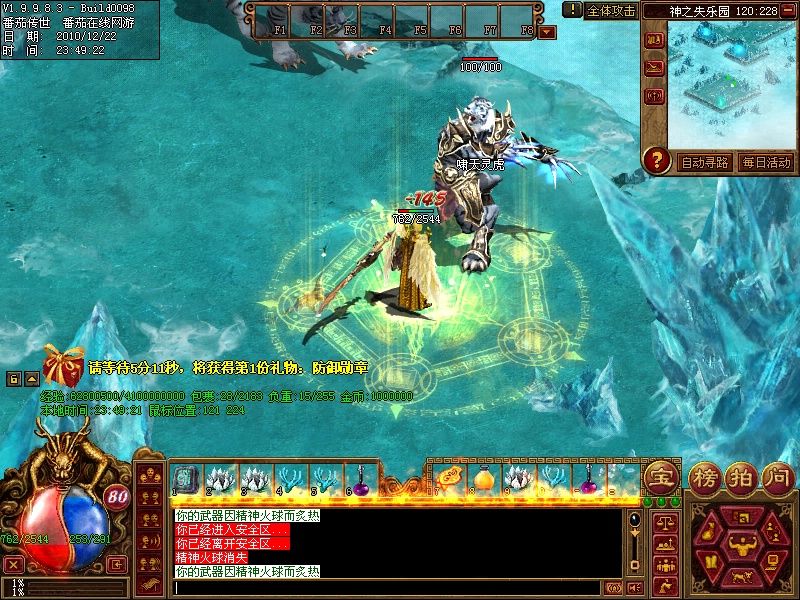Click the yellow exclamation mark notification icon
800x600 pixels.
(572, 9)
